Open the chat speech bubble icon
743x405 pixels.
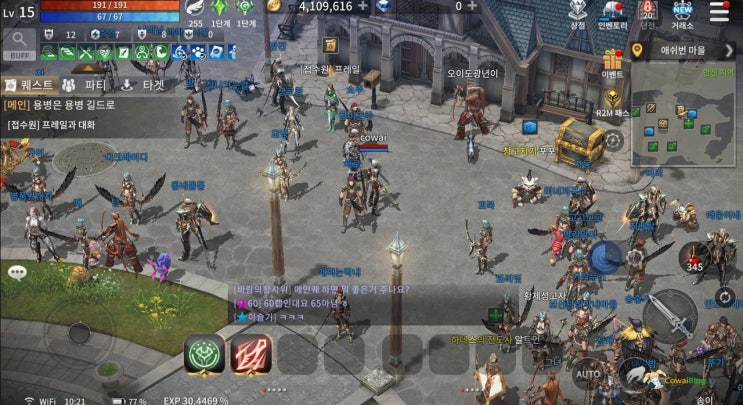tap(17, 272)
